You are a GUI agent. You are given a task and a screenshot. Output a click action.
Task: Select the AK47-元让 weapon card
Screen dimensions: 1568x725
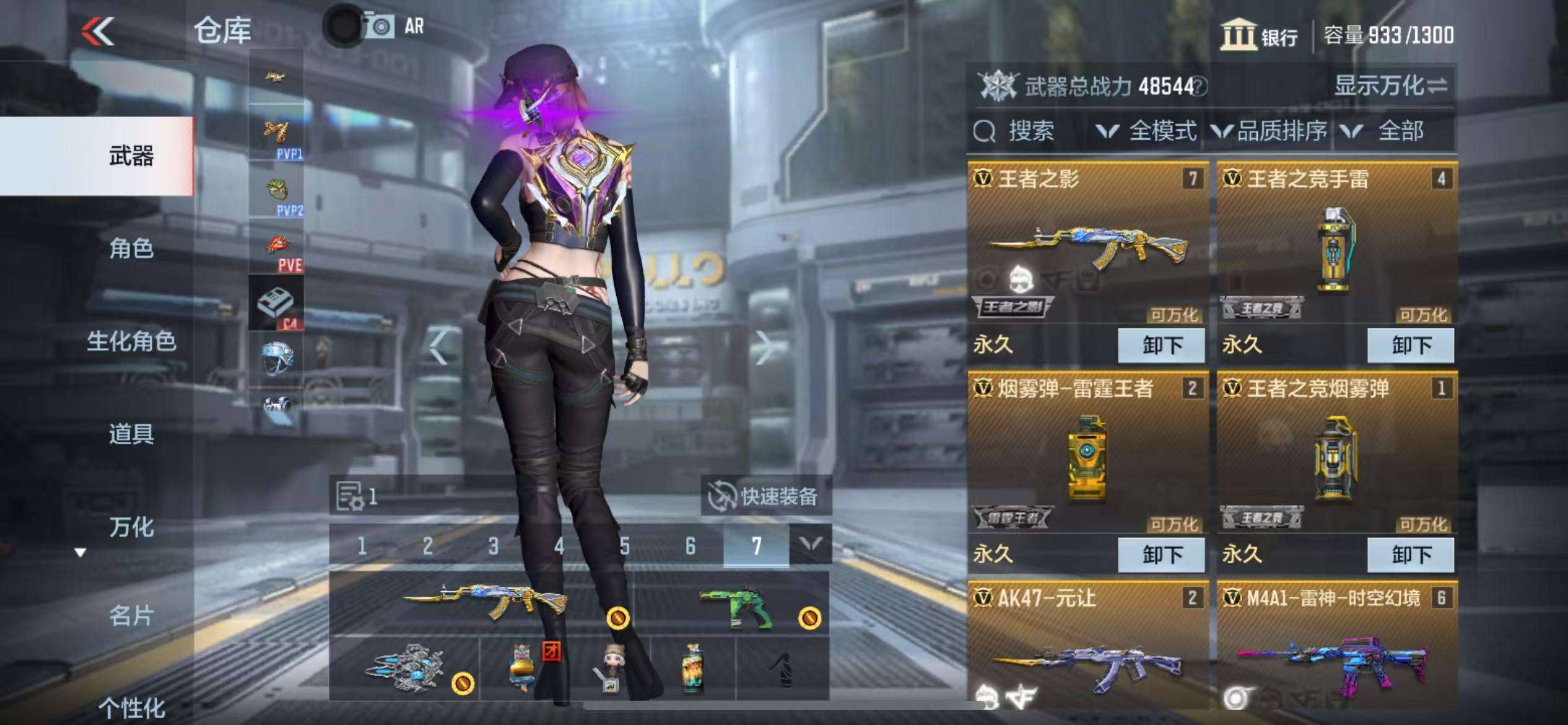click(1088, 648)
